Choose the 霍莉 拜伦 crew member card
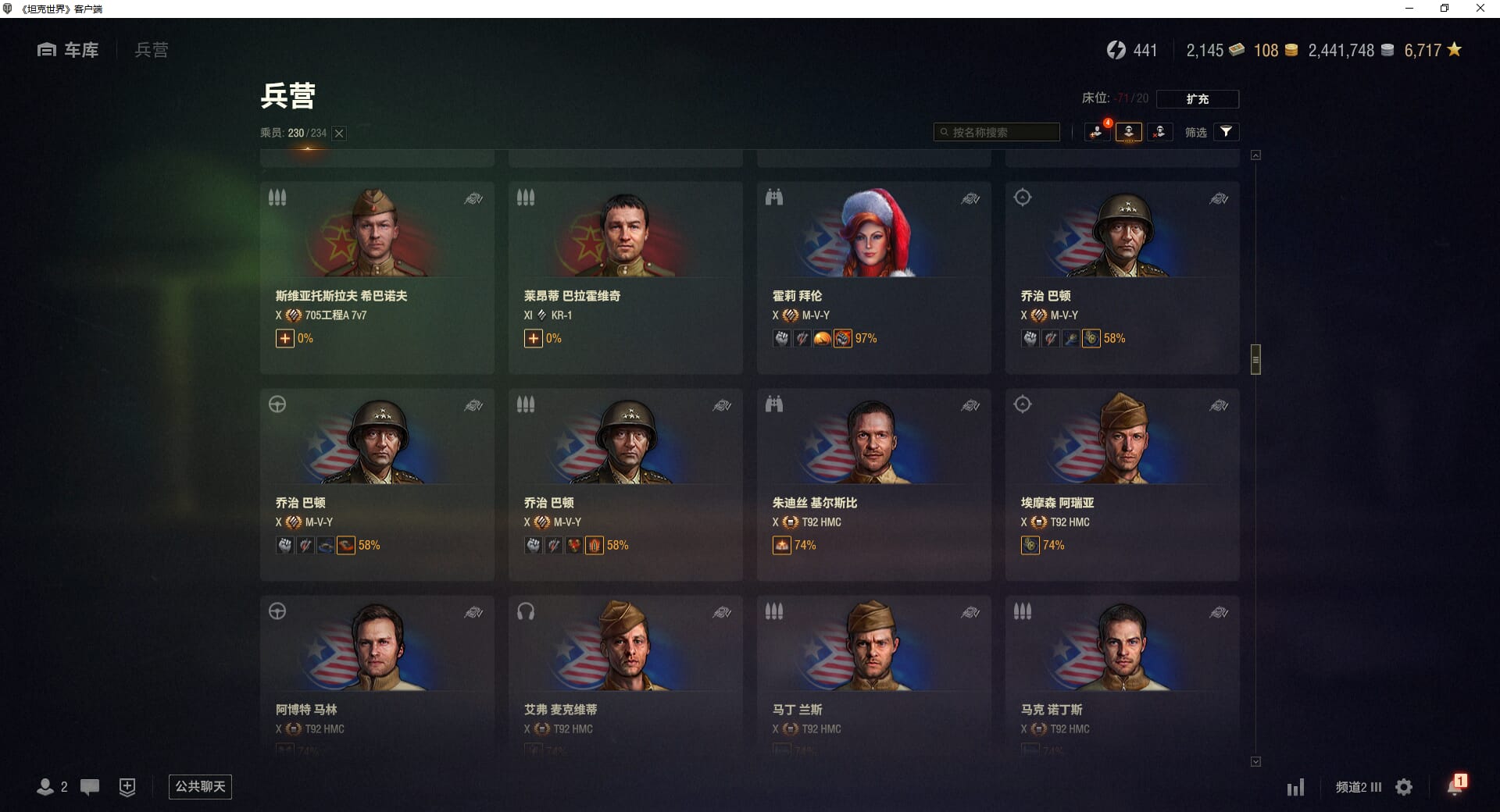 (873, 277)
